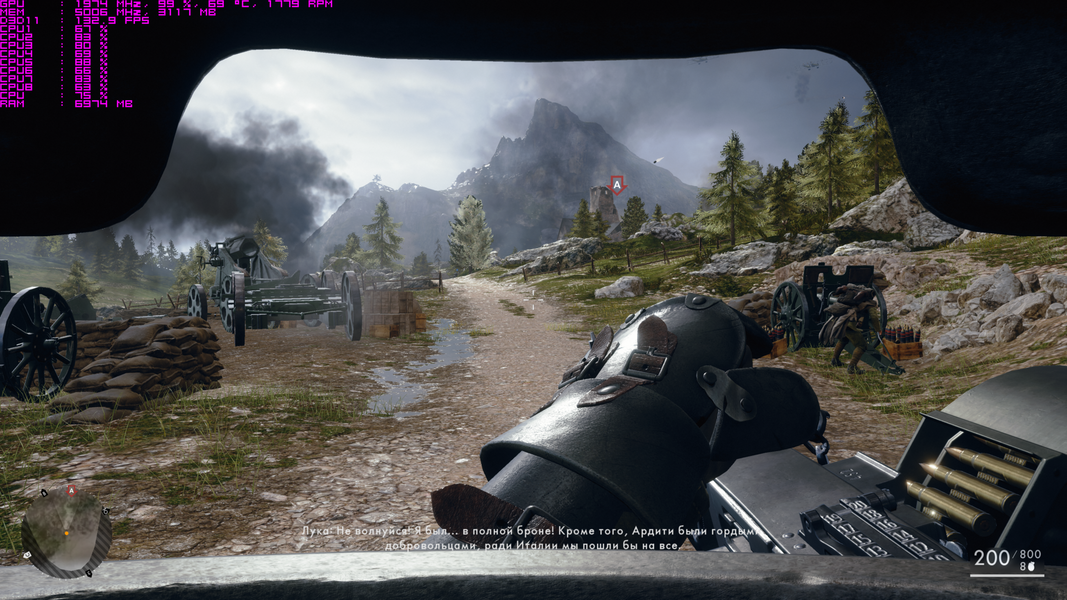Viewport: 1067px width, 600px height.
Task: Click objective A marker above the distant tower
Action: click(617, 184)
